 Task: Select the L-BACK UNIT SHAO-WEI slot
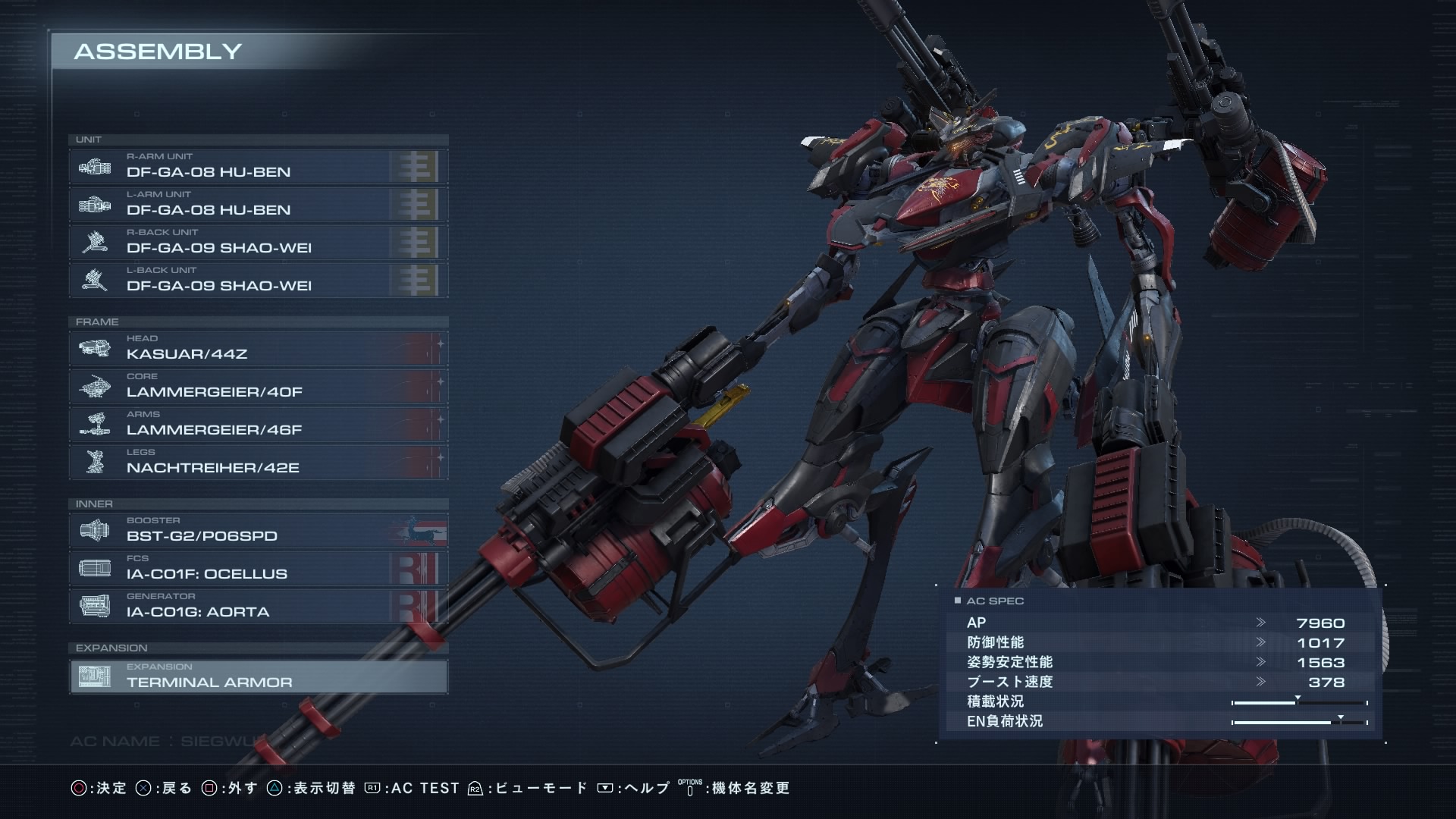(258, 280)
